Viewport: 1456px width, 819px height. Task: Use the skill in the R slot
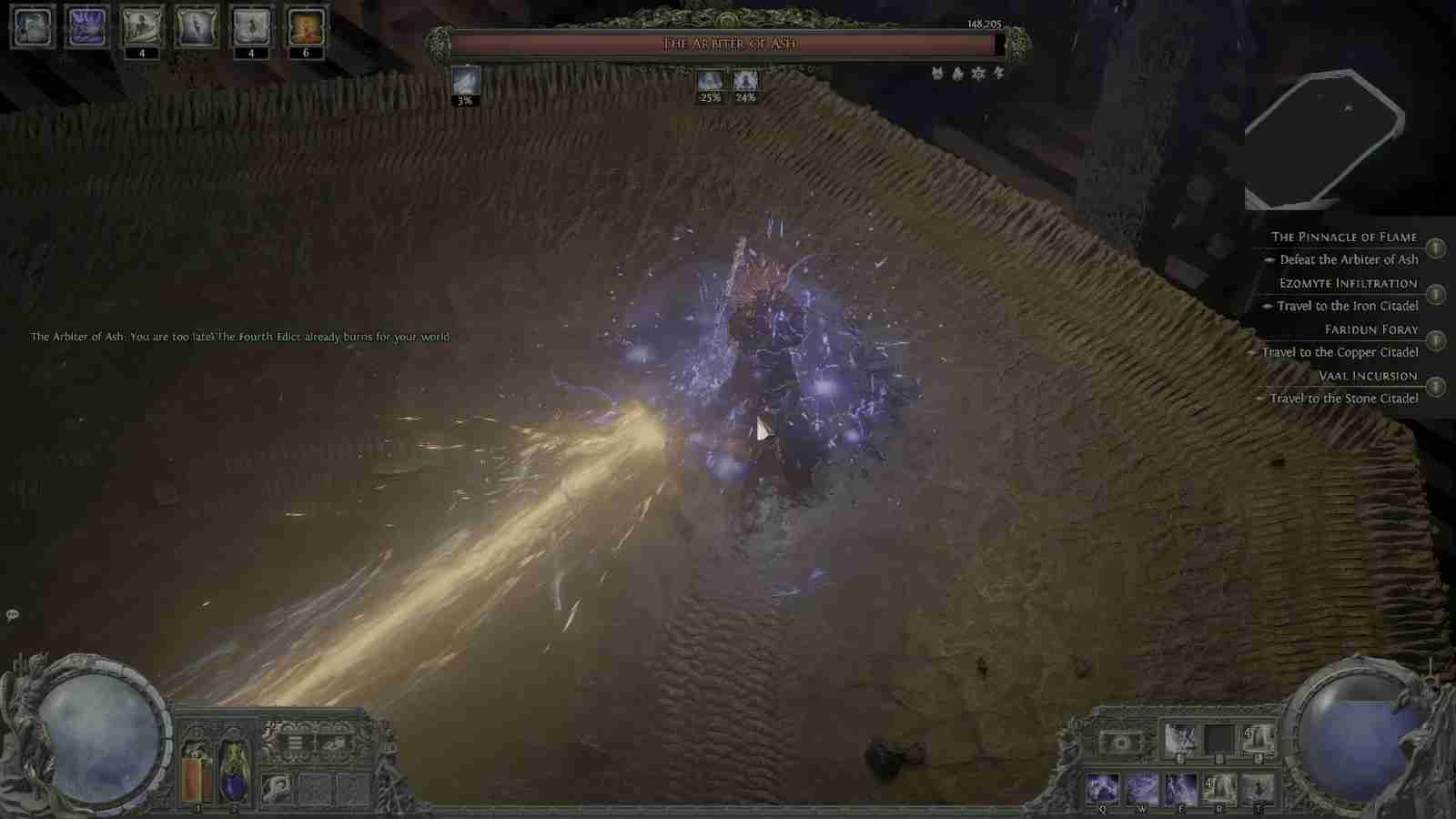1219,789
